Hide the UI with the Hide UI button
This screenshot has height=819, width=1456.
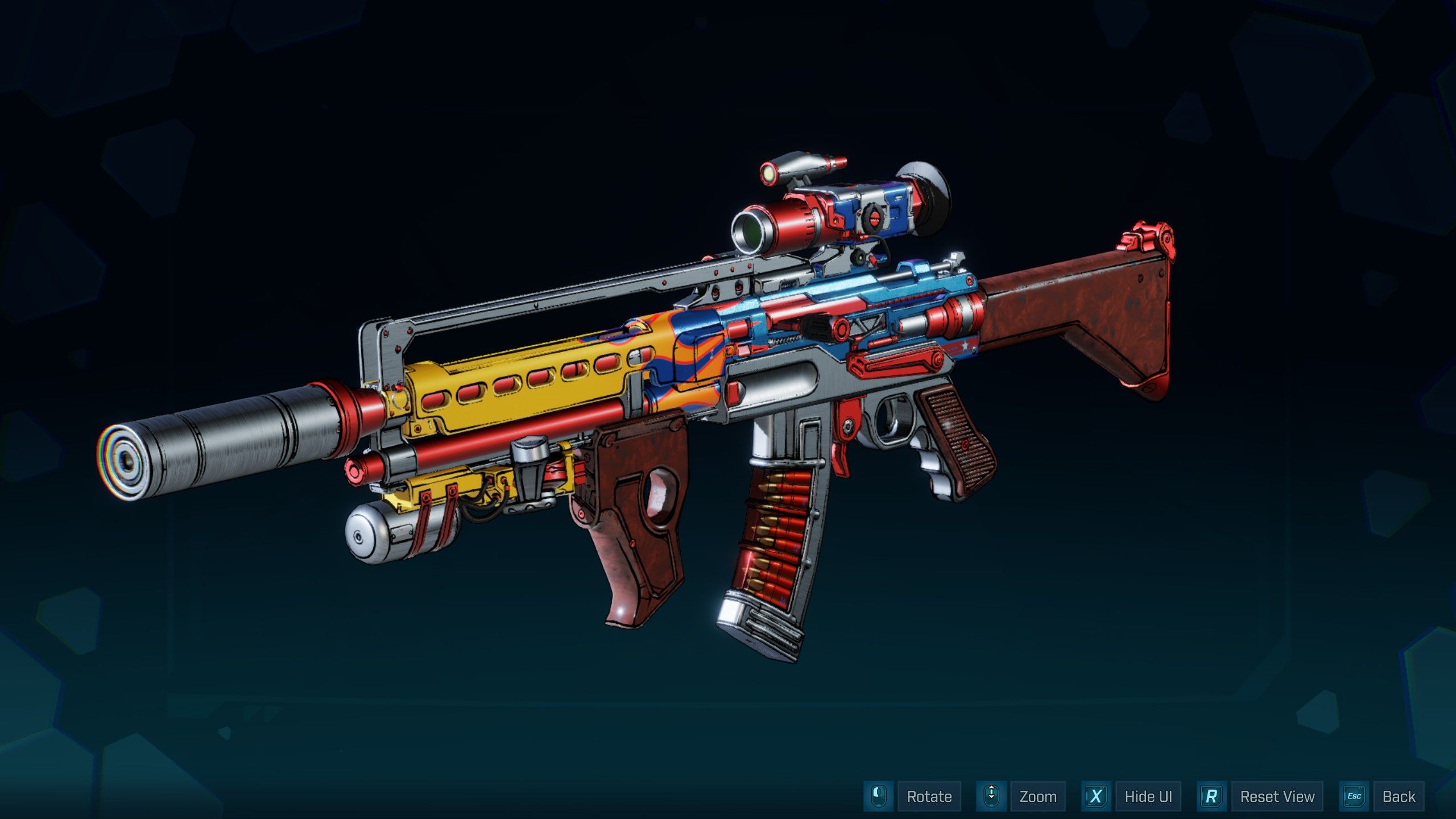coord(1148,796)
